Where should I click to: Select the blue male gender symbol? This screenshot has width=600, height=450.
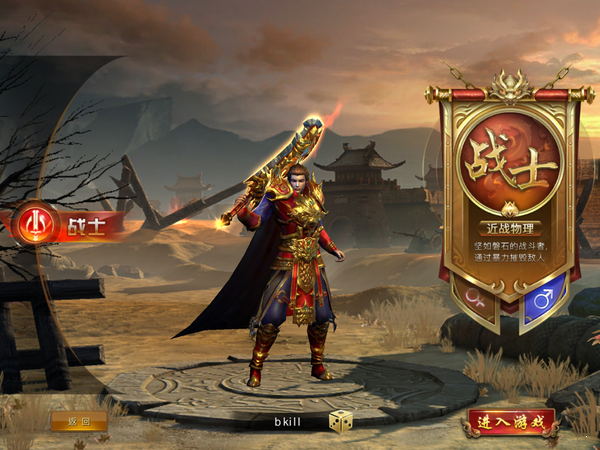coord(543,298)
